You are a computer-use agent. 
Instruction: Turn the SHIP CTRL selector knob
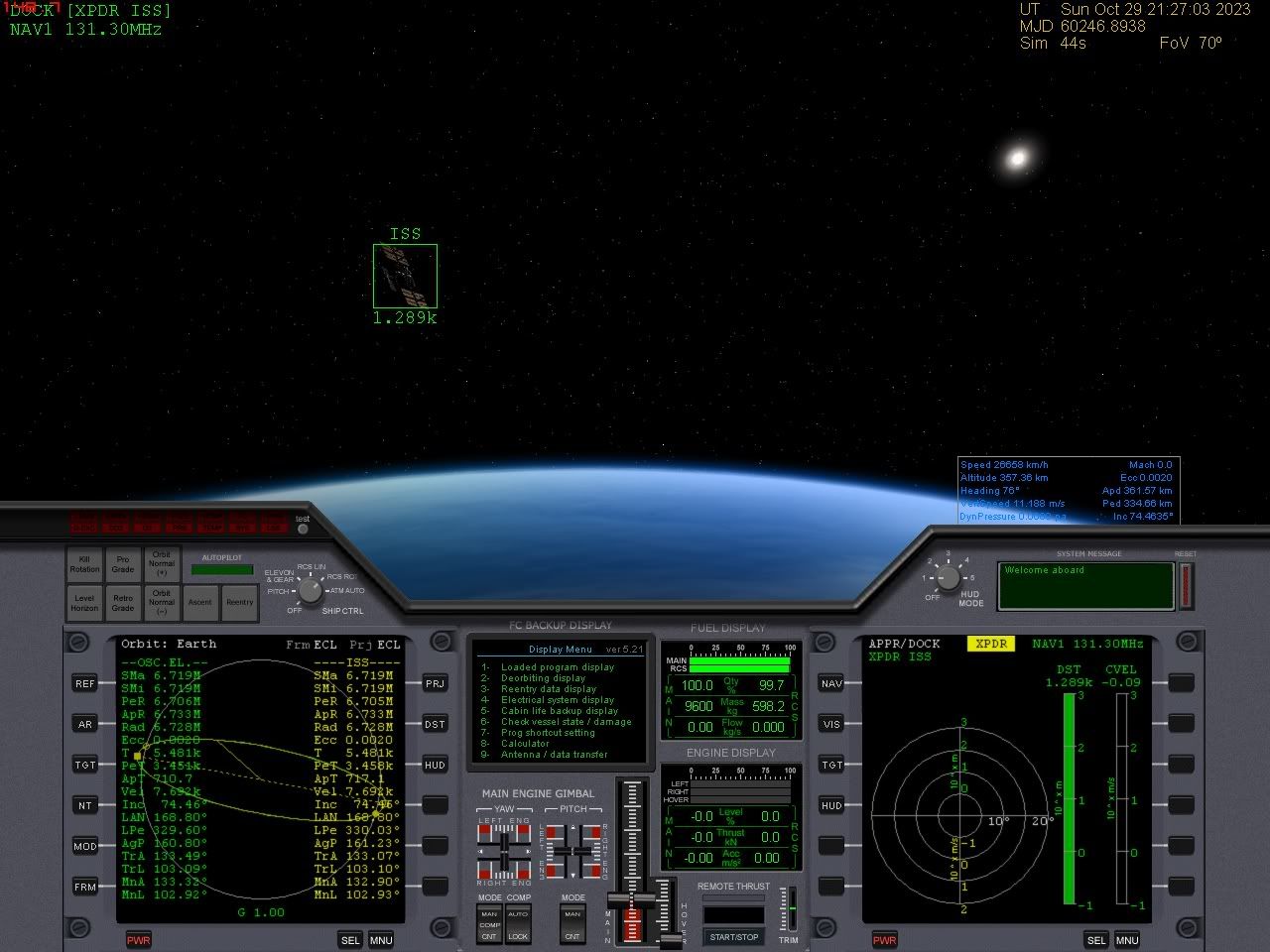(x=311, y=591)
